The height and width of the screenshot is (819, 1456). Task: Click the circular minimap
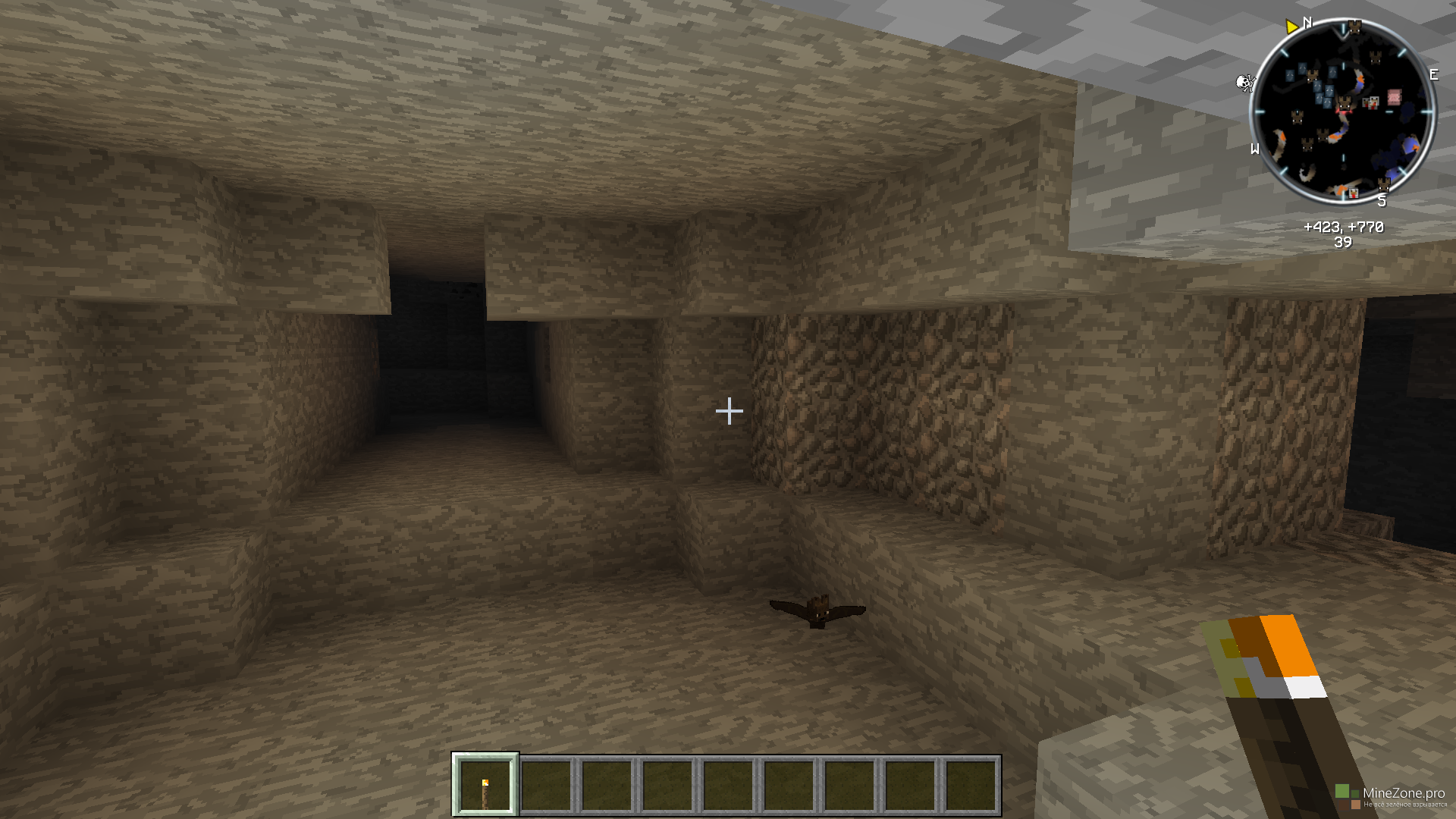coord(1343,112)
